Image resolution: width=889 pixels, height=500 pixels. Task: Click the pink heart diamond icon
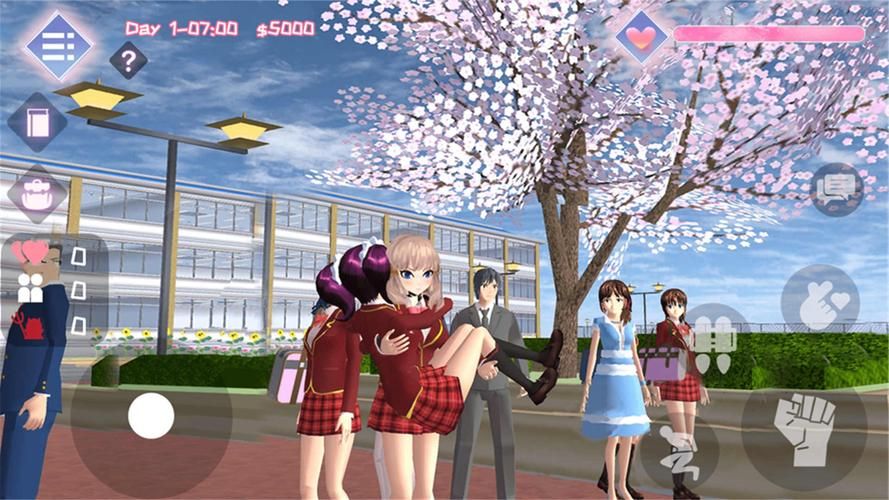642,36
